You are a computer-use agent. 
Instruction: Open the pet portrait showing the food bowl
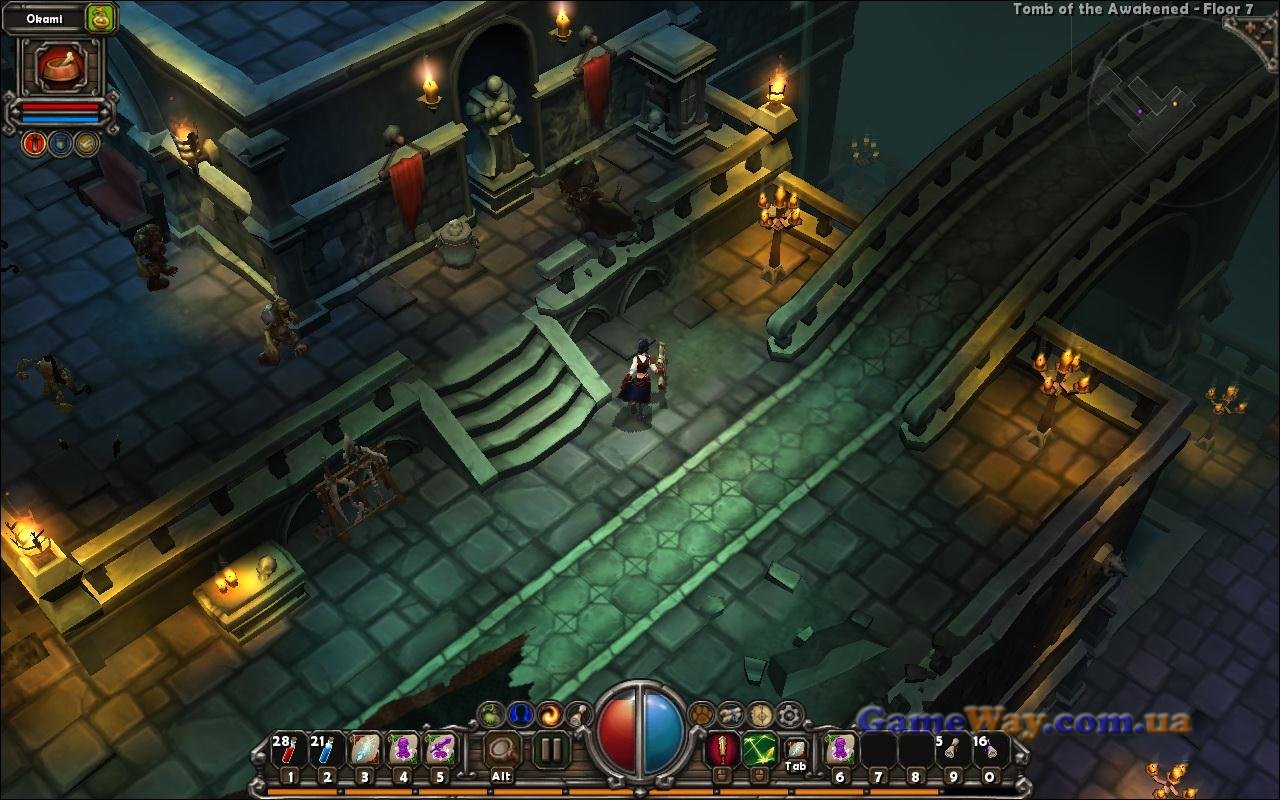[x=59, y=67]
